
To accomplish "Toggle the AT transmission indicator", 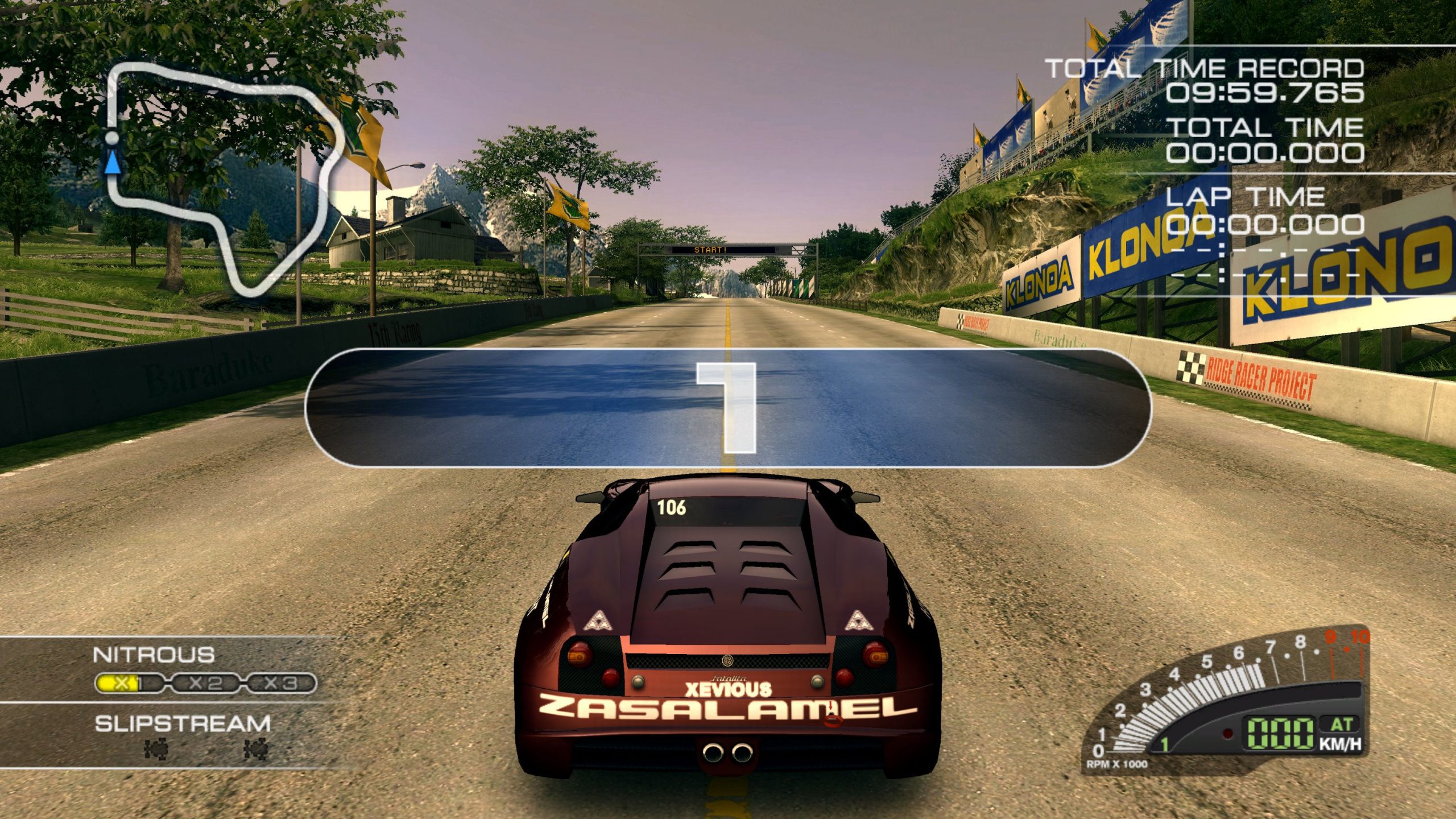I will pyautogui.click(x=1341, y=725).
